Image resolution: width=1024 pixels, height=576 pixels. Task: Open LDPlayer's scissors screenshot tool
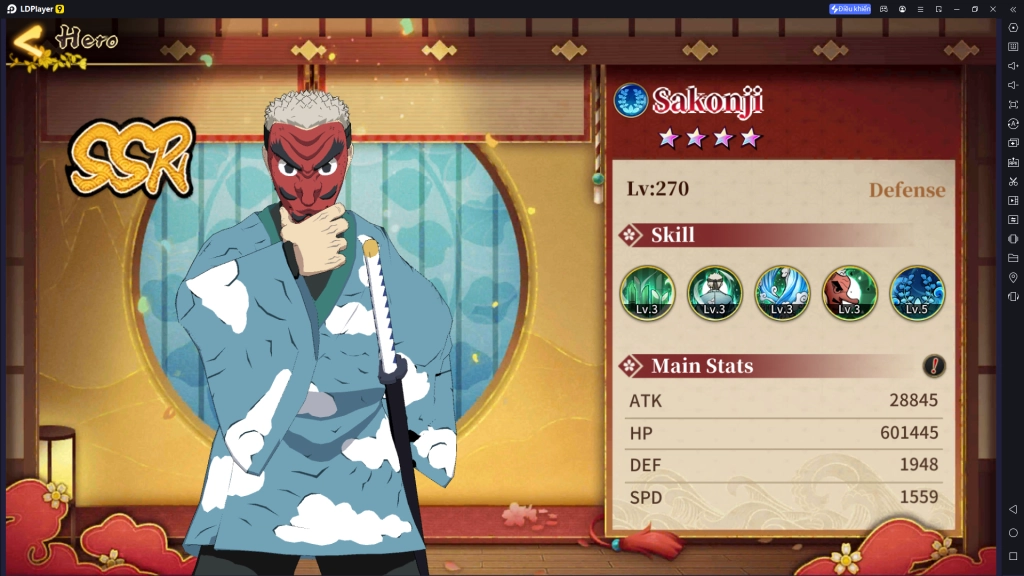coord(1013,181)
